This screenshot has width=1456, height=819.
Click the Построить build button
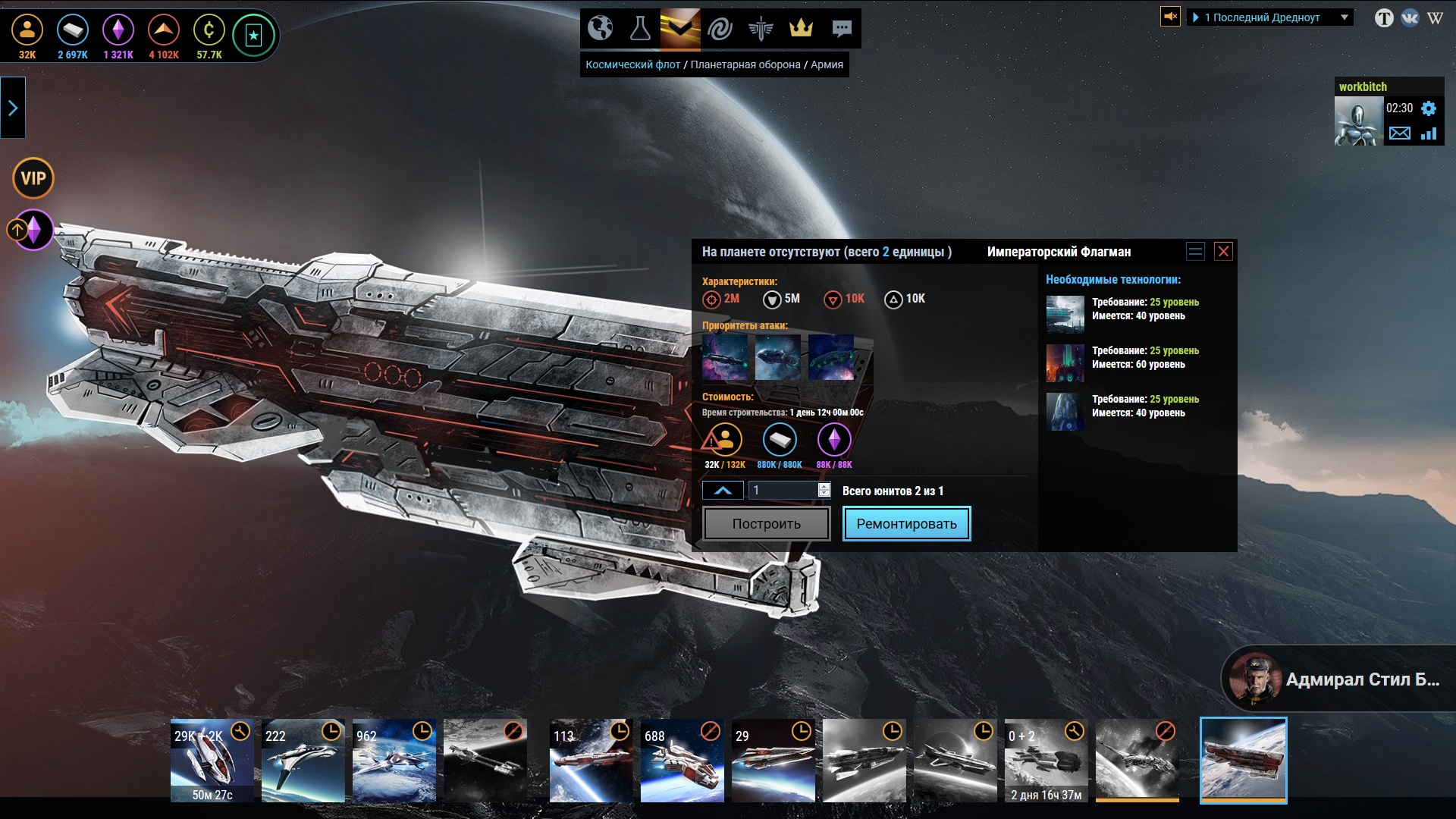coord(766,524)
